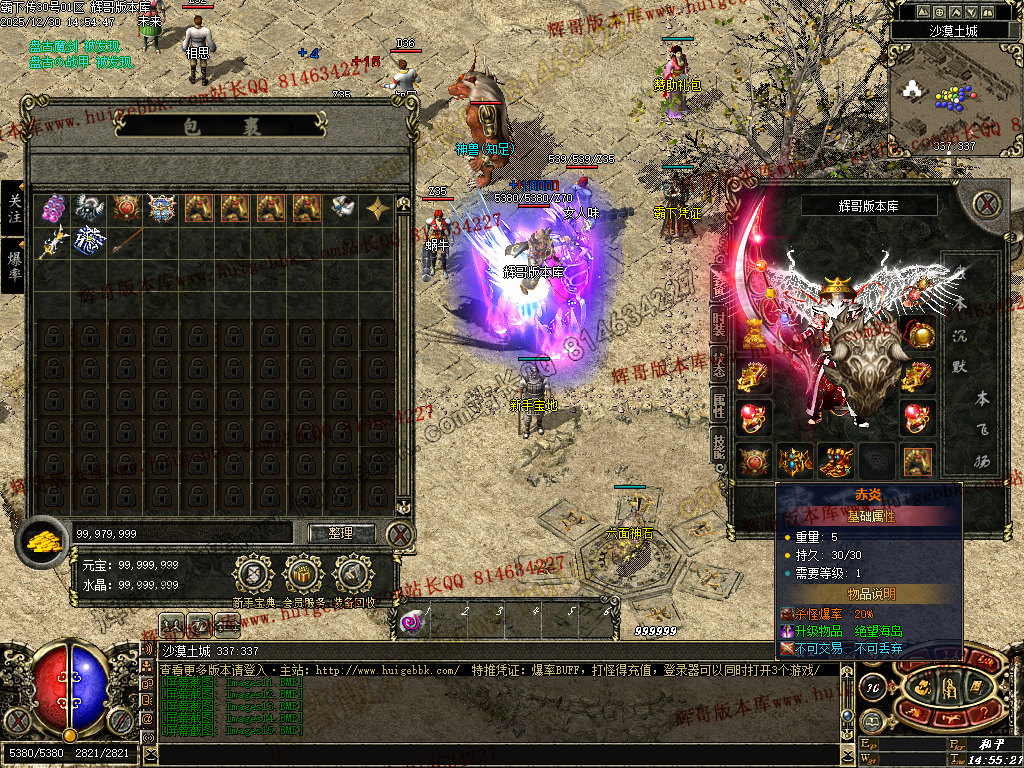The width and height of the screenshot is (1024, 768).
Task: Close the character equipment panel
Action: point(987,205)
